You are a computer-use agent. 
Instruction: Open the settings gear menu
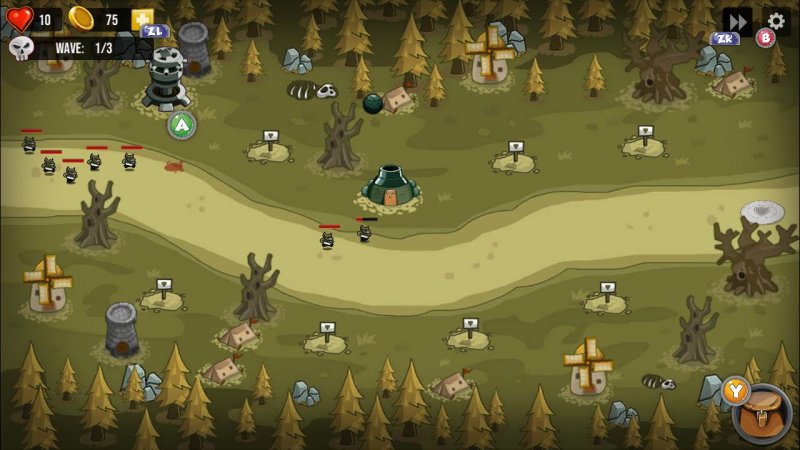[x=776, y=20]
